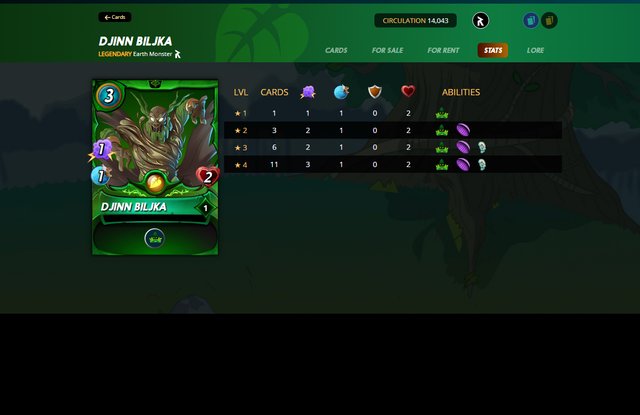This screenshot has width=640, height=415.
Task: Open the For Rent tab
Action: 443,50
